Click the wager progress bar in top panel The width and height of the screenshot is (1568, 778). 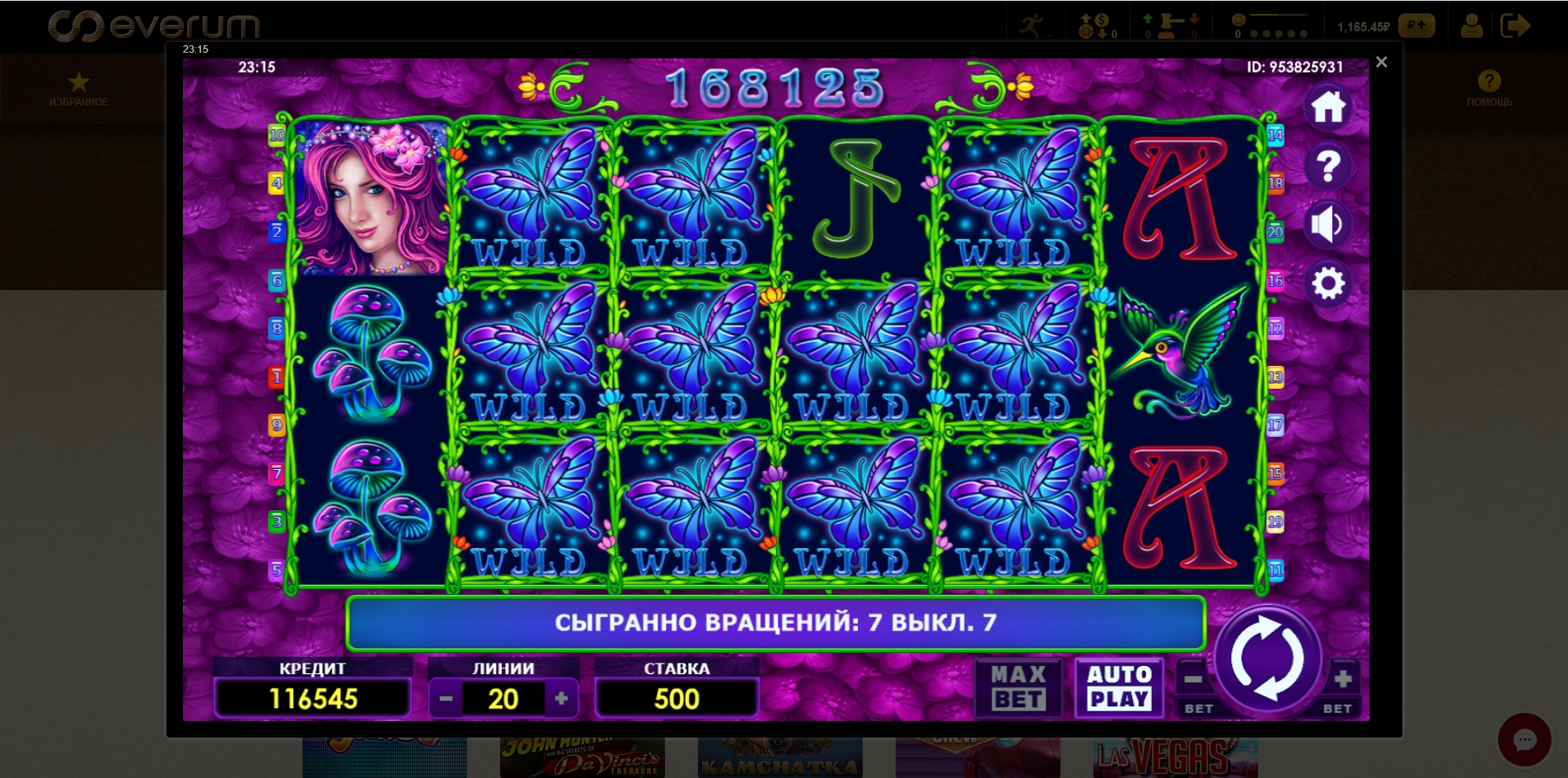point(1280,16)
